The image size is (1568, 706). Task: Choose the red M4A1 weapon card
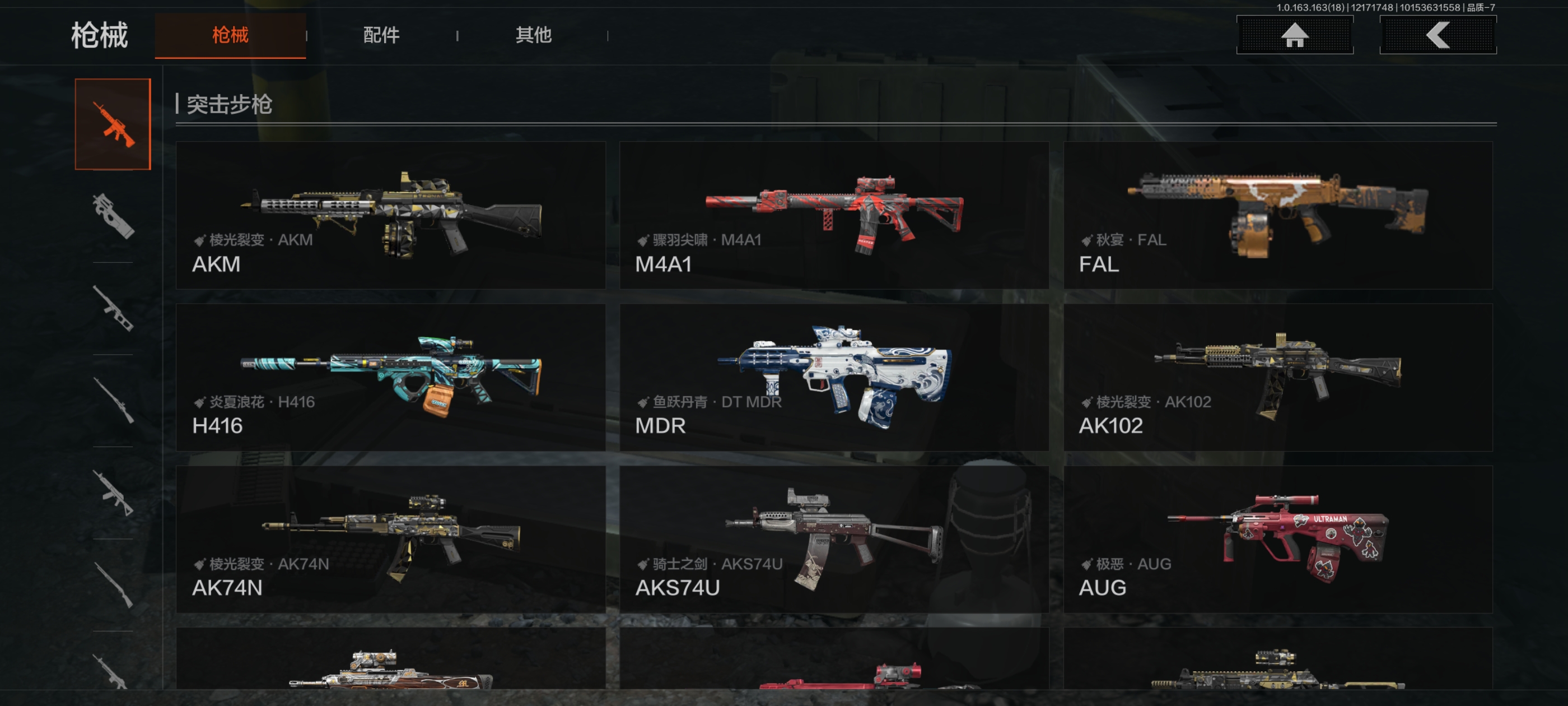click(x=833, y=215)
